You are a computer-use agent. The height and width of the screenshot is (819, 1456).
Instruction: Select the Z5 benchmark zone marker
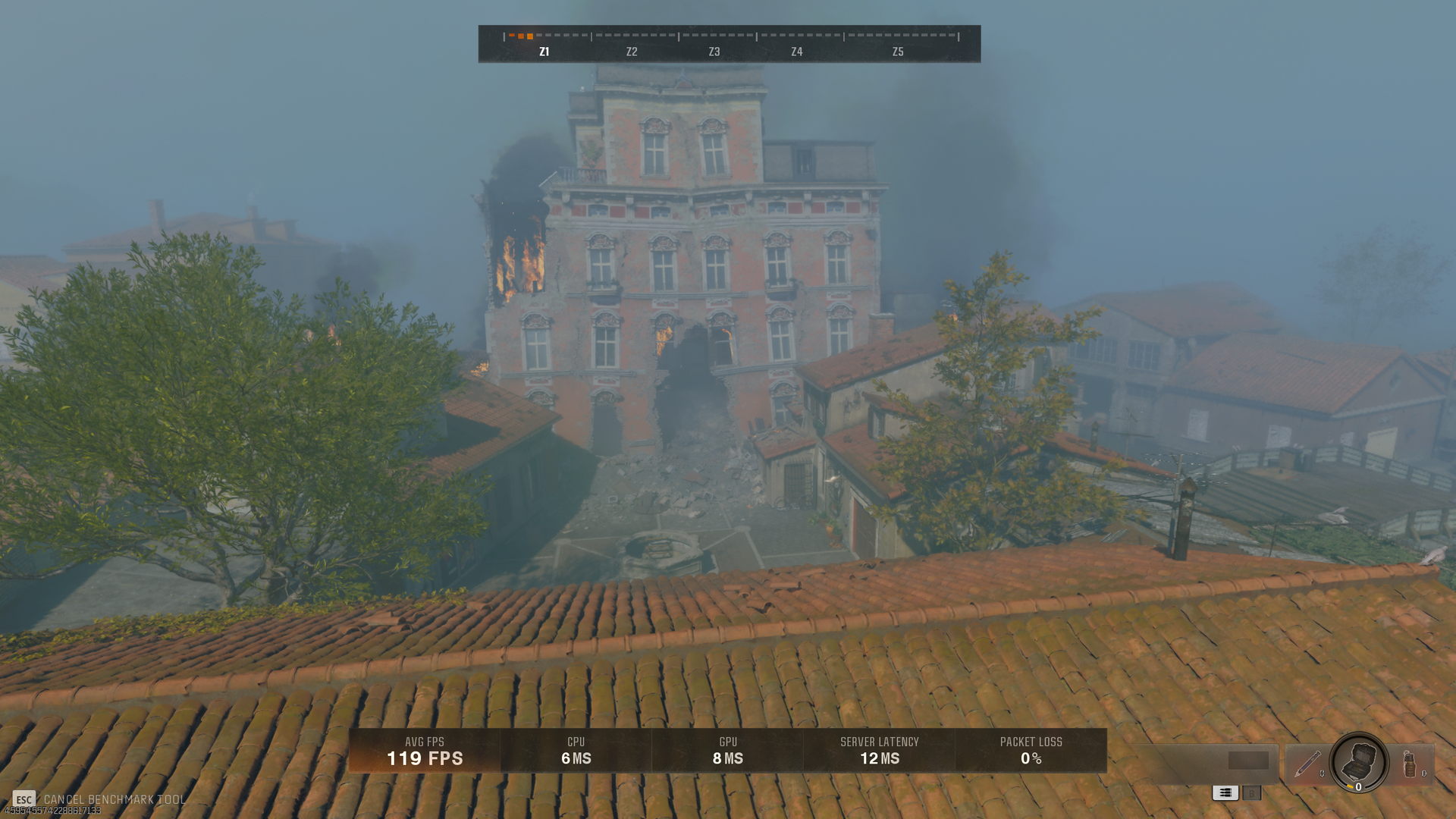pyautogui.click(x=897, y=52)
